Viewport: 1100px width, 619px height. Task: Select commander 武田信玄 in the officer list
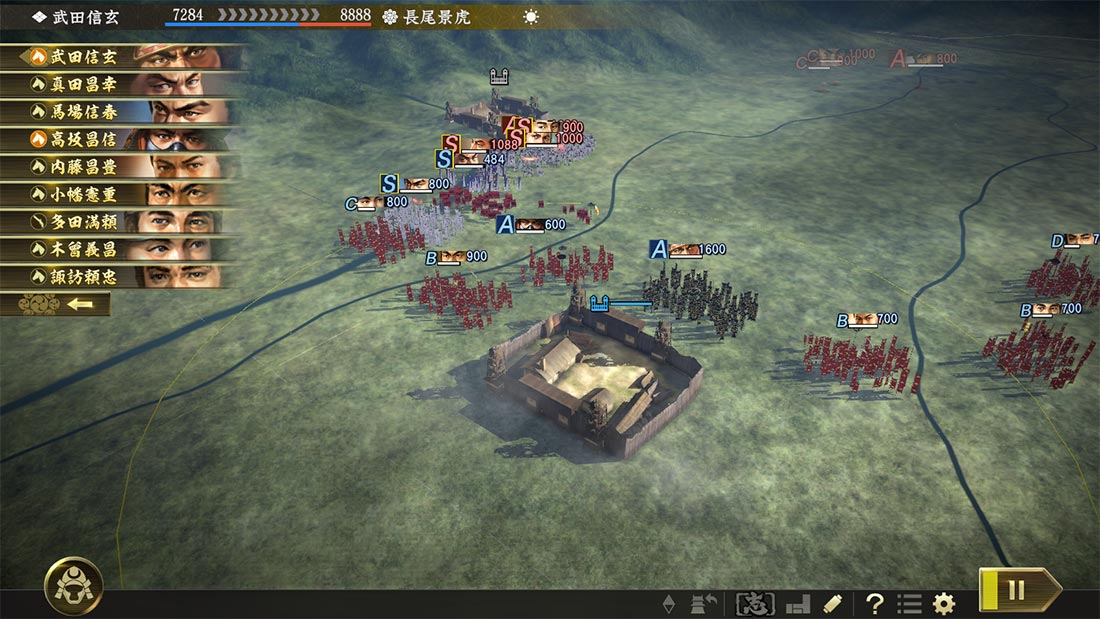[120, 57]
